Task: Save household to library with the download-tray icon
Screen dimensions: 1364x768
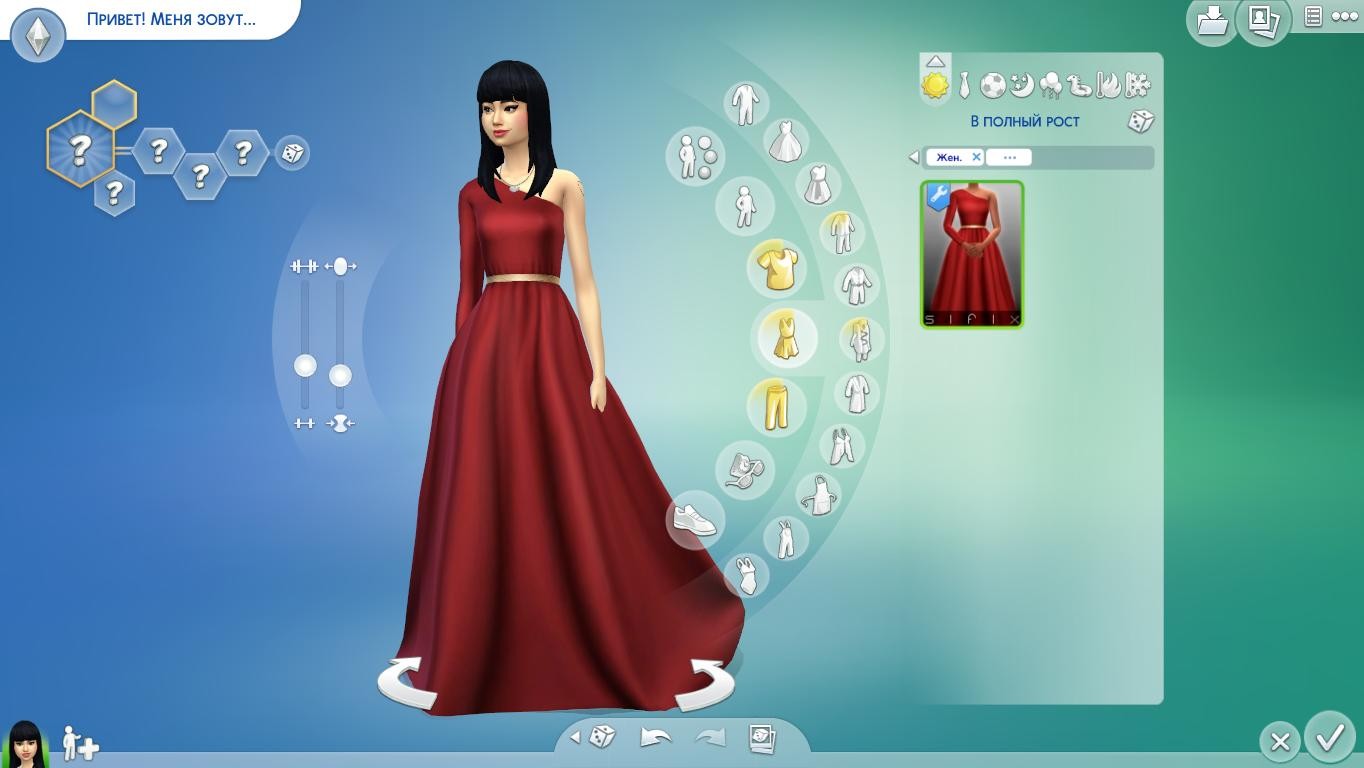Action: click(x=1212, y=20)
